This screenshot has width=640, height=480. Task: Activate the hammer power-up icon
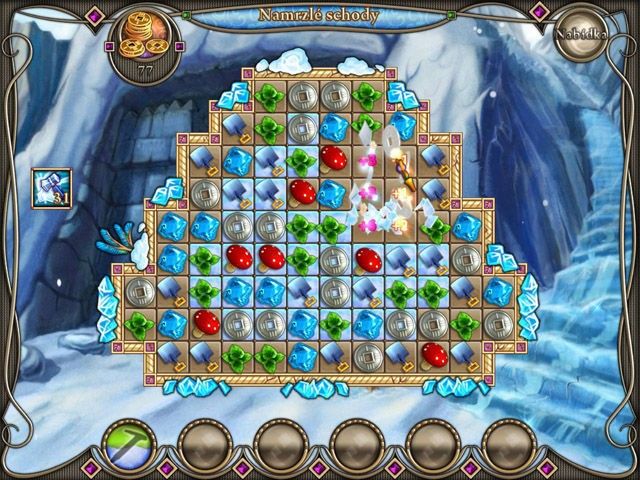[x=51, y=188]
